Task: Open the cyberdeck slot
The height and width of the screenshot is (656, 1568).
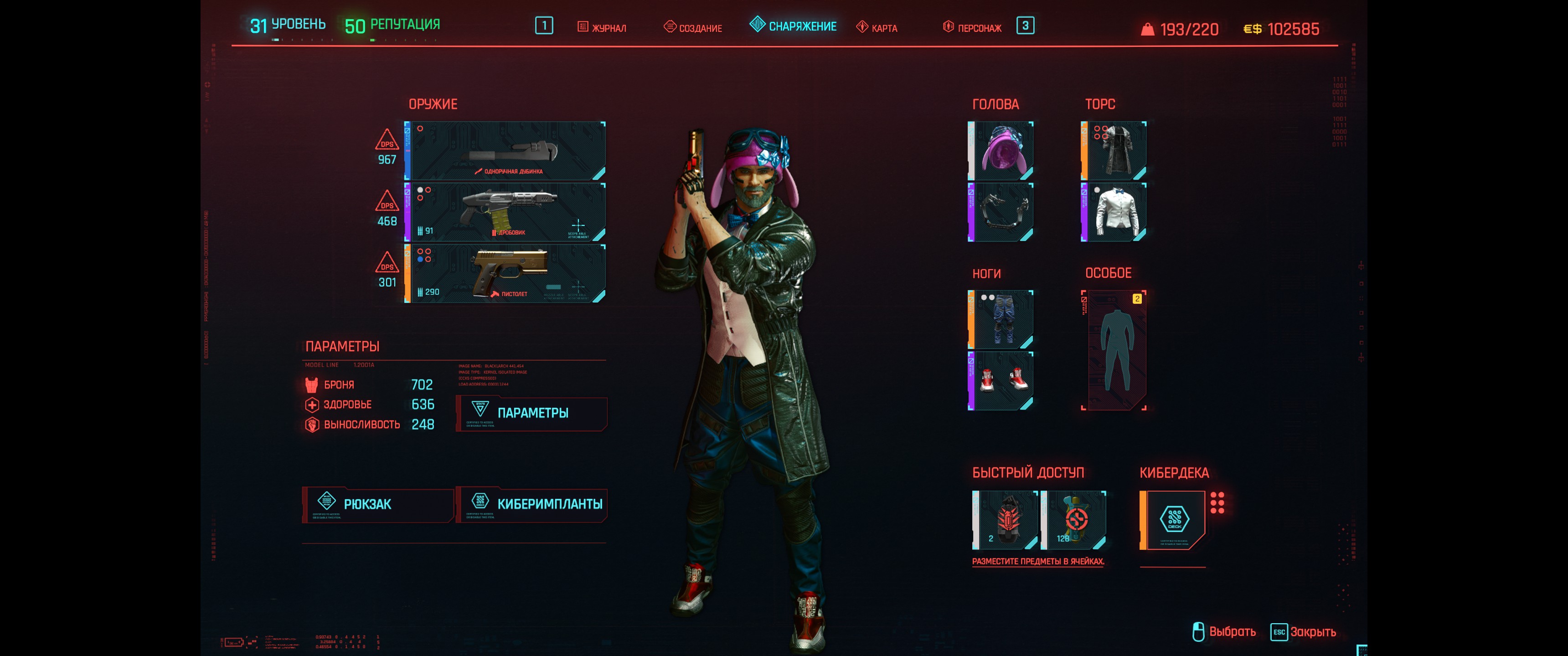Action: [x=1174, y=520]
